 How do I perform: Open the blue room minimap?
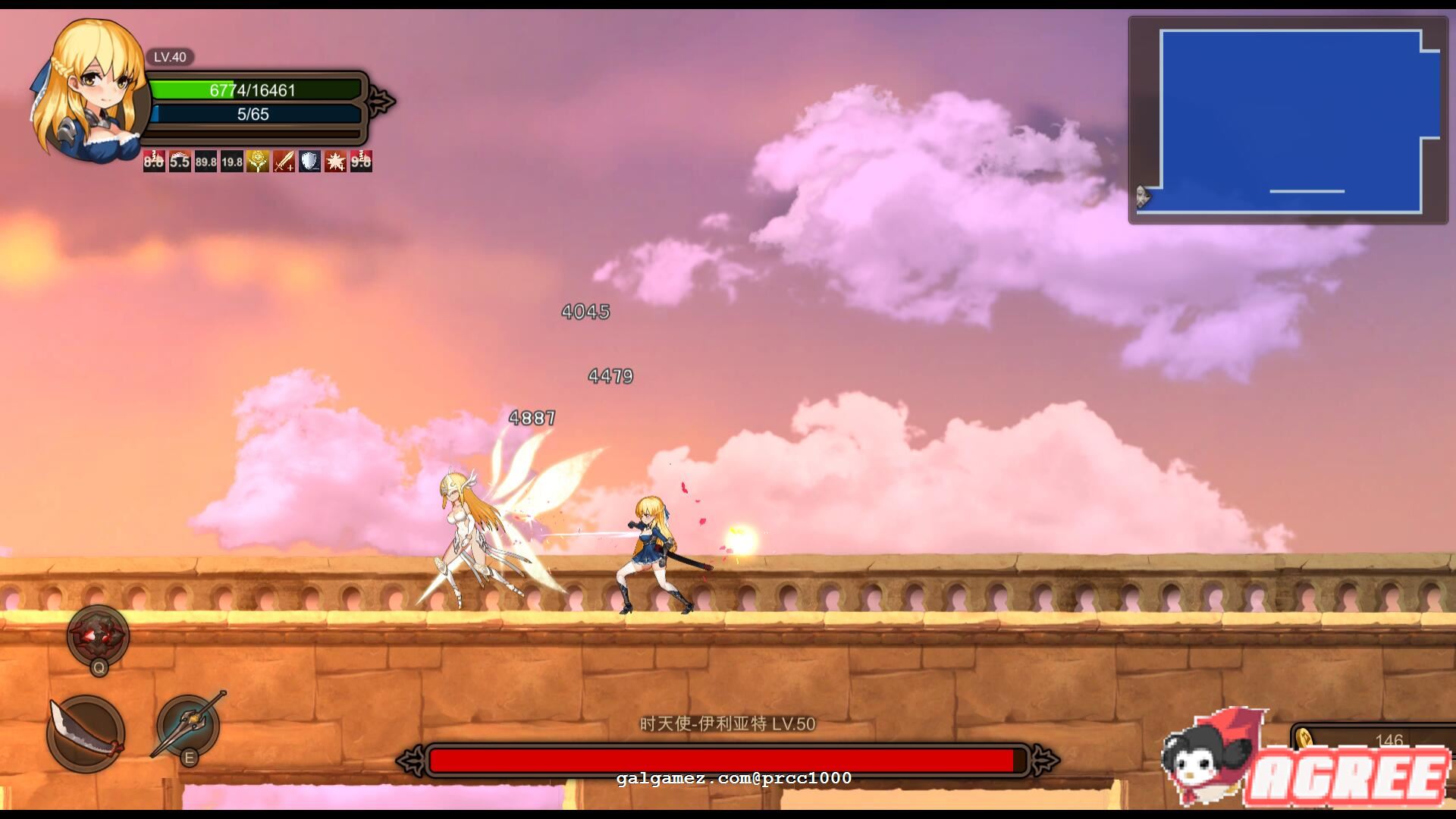coord(1289,121)
